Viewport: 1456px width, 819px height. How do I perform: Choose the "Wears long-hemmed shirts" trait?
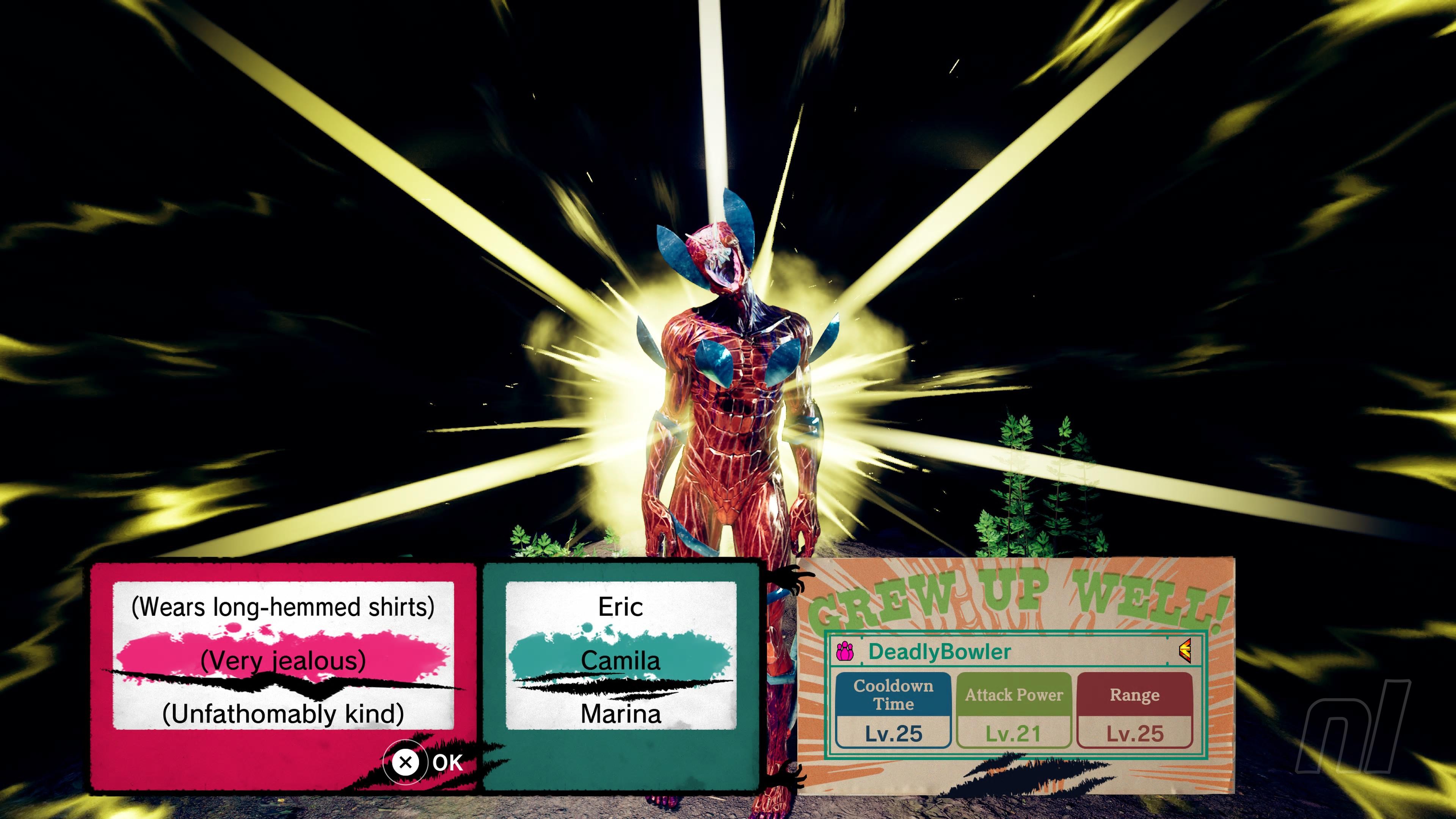click(282, 607)
